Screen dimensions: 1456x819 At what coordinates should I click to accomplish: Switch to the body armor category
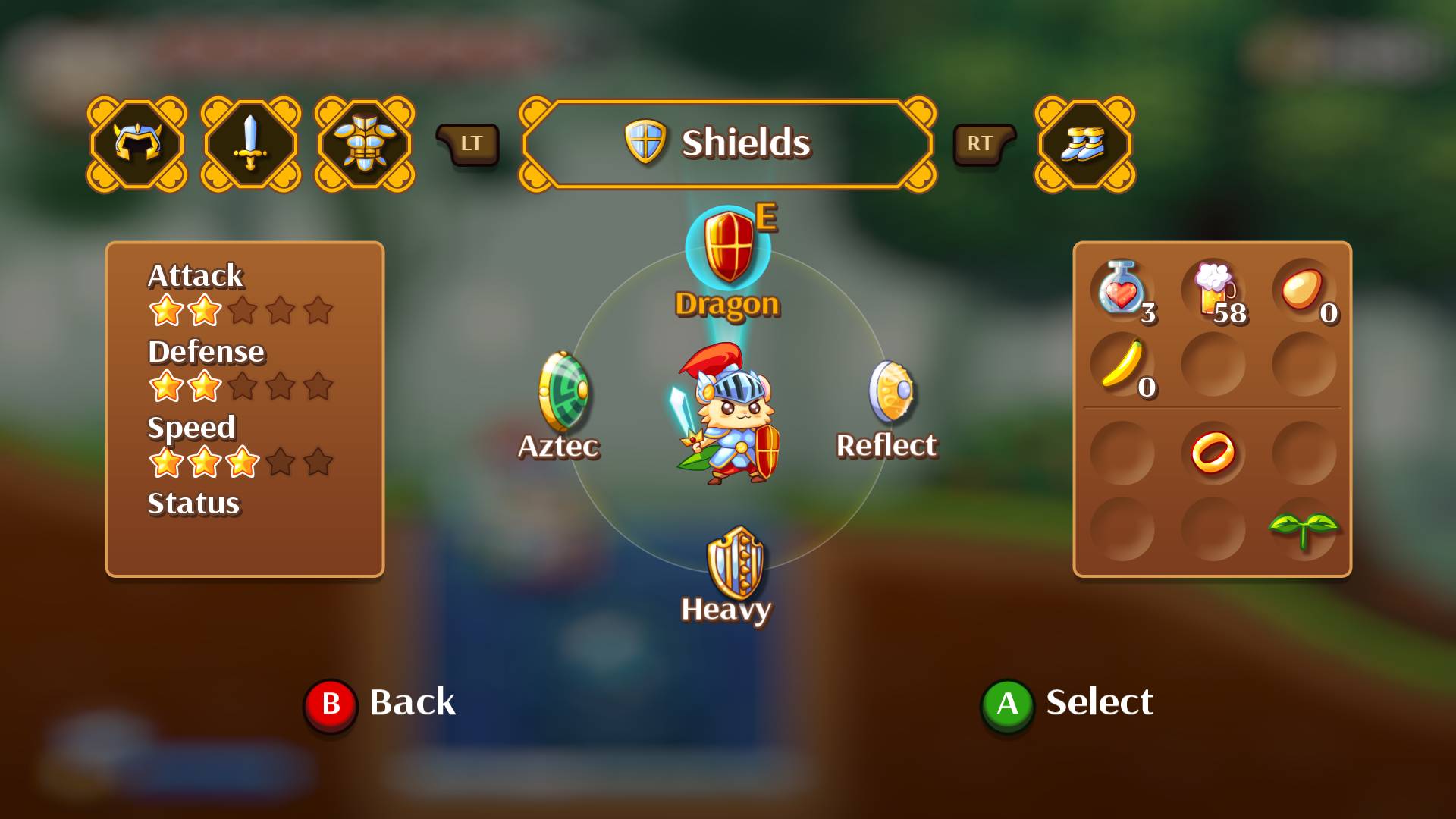click(365, 143)
